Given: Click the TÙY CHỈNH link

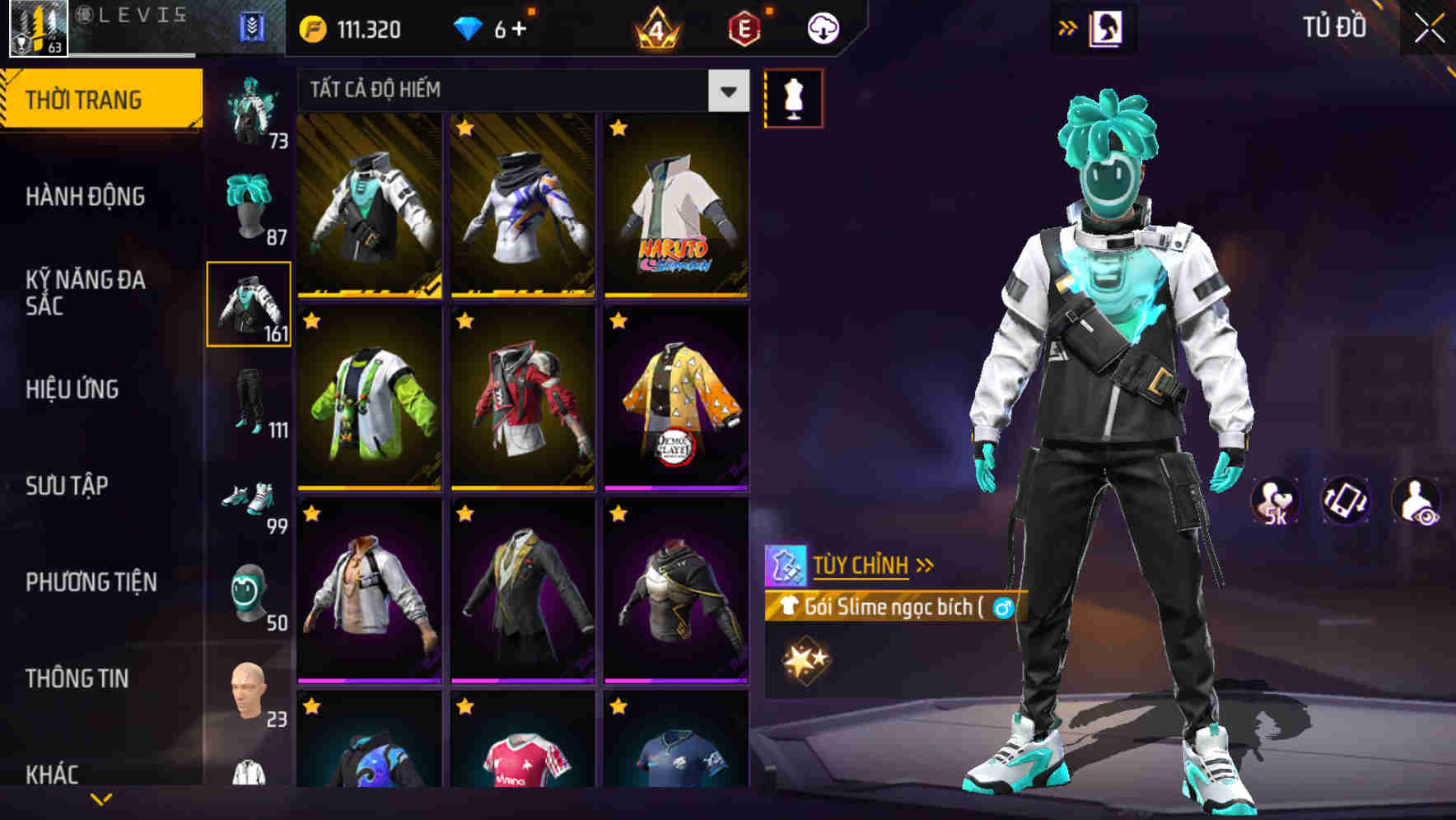Looking at the screenshot, I should [862, 565].
